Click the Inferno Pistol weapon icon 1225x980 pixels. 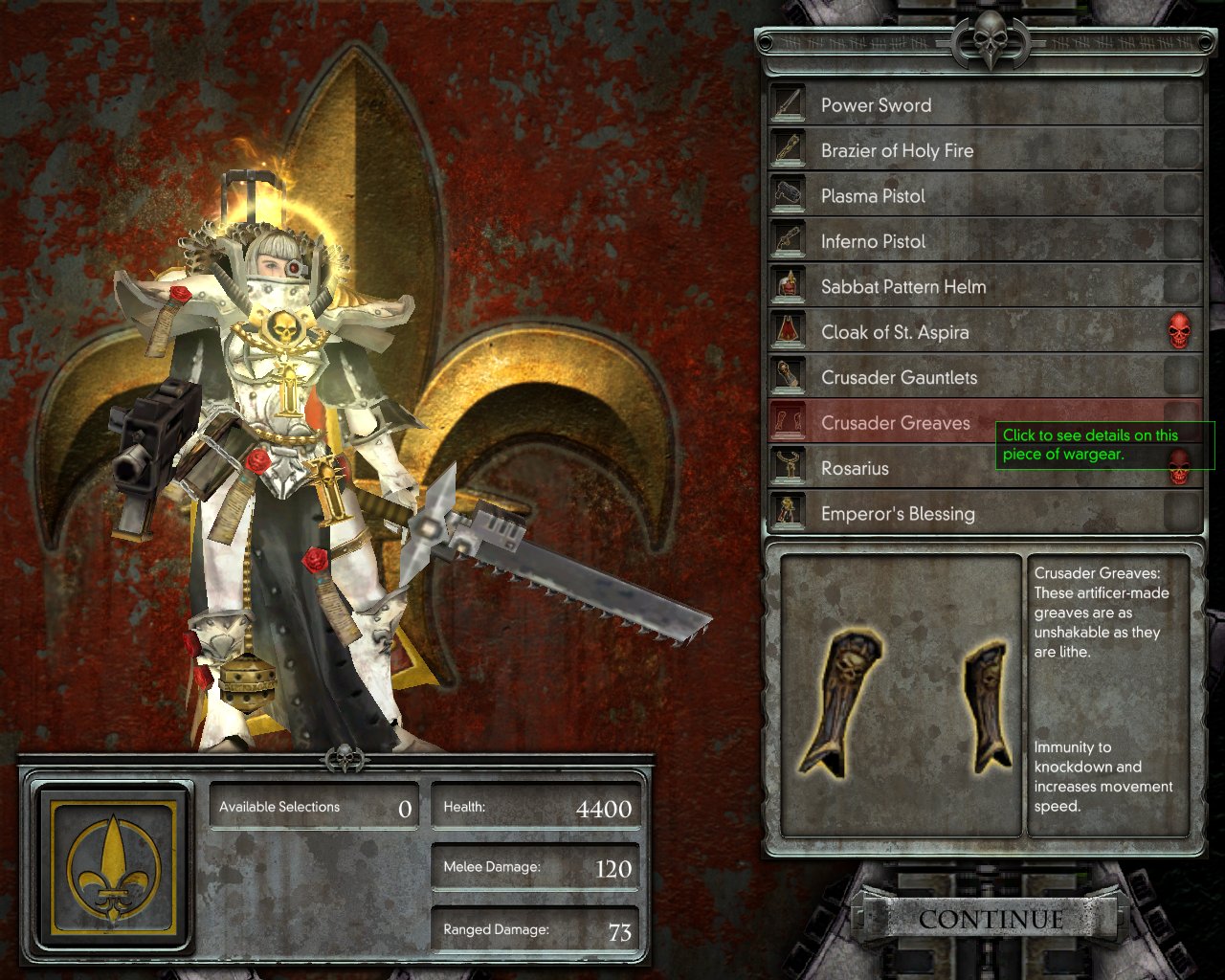coord(787,238)
